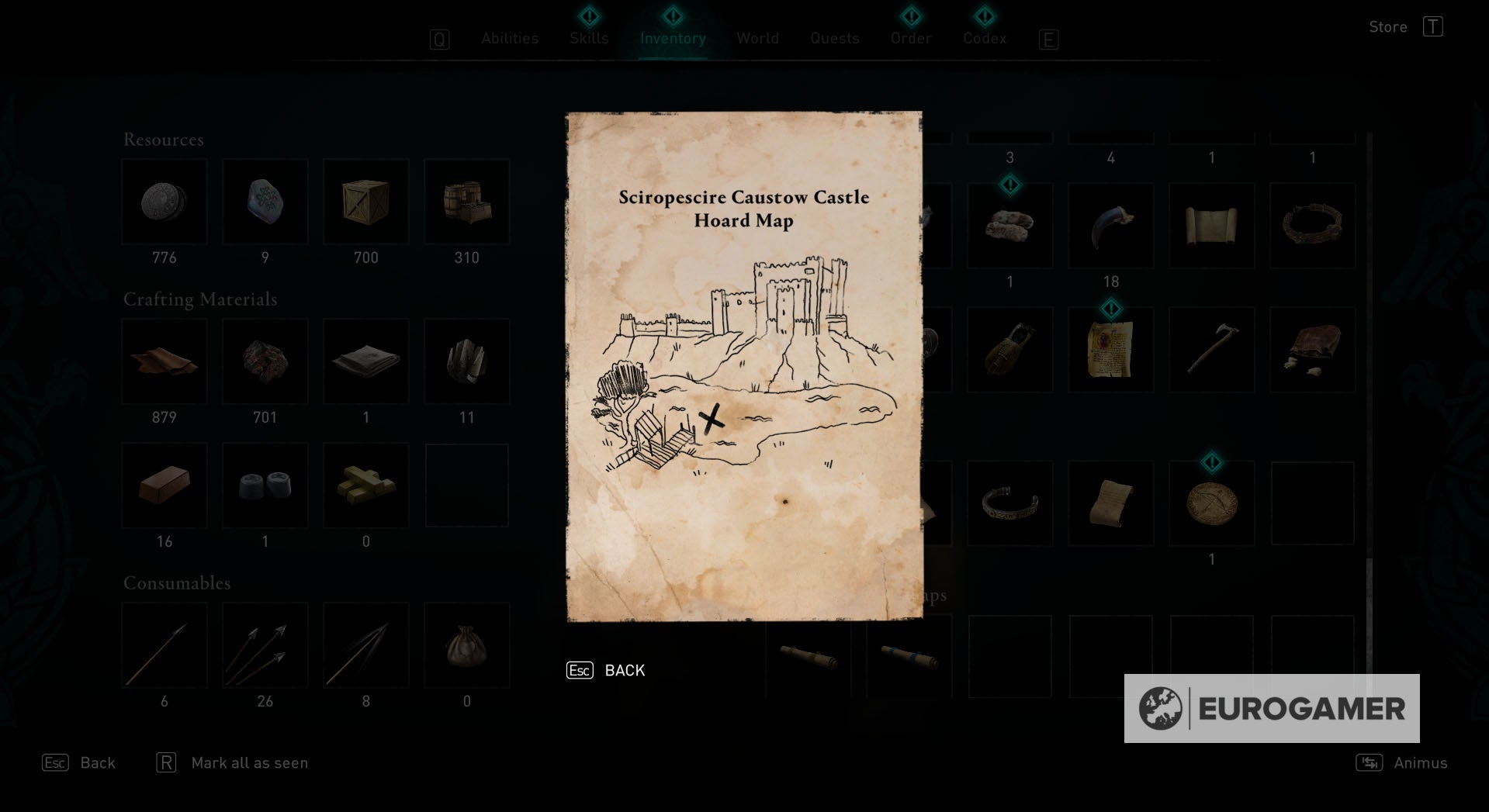Open the Codex tab
The image size is (1489, 812).
[x=984, y=38]
